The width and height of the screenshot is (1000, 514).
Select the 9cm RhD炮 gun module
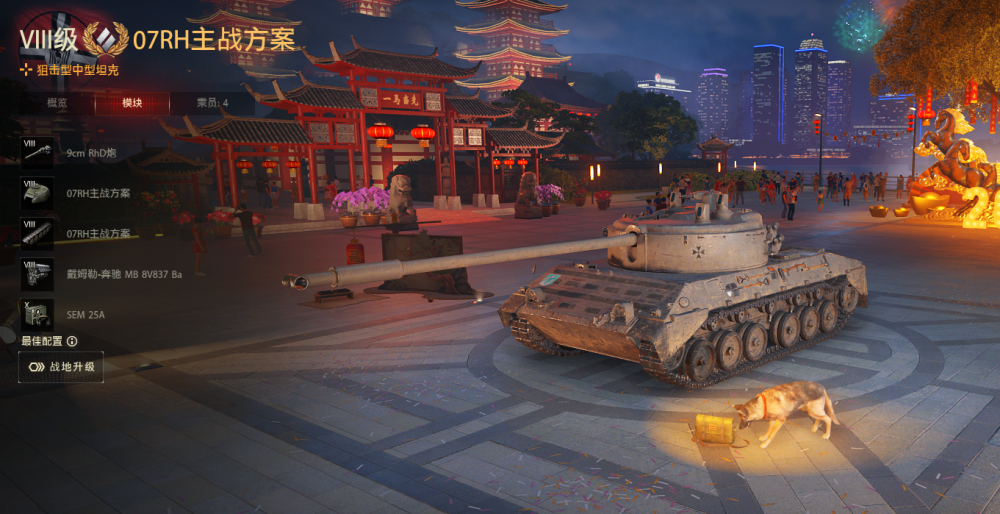37,152
